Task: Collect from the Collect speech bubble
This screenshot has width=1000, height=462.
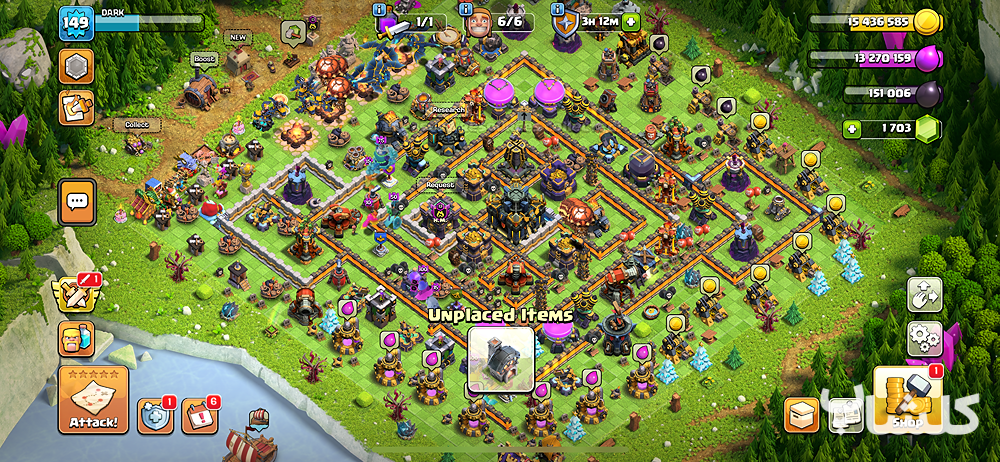Action: coord(137,125)
